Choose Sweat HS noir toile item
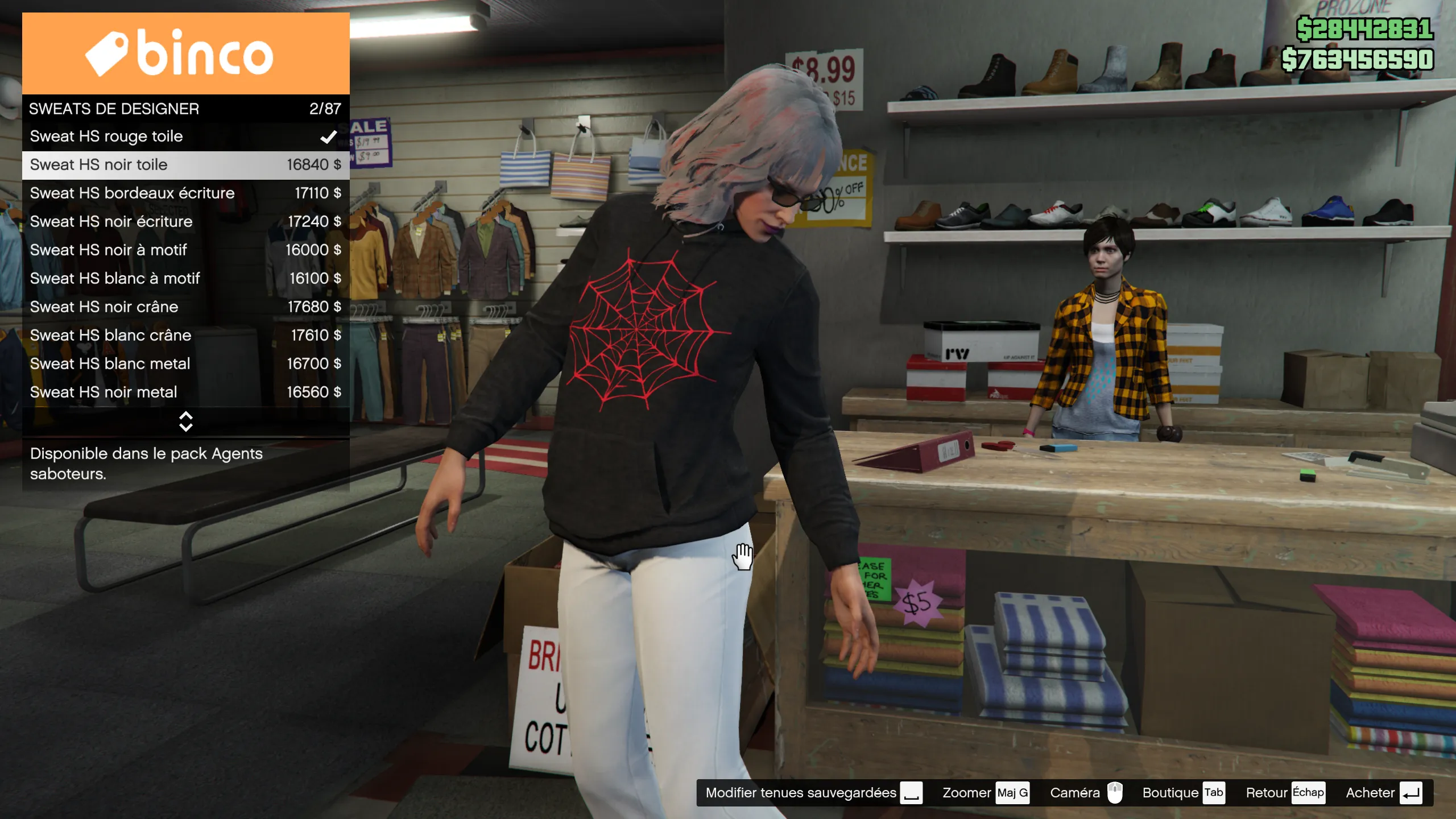This screenshot has width=1456, height=819. [185, 165]
